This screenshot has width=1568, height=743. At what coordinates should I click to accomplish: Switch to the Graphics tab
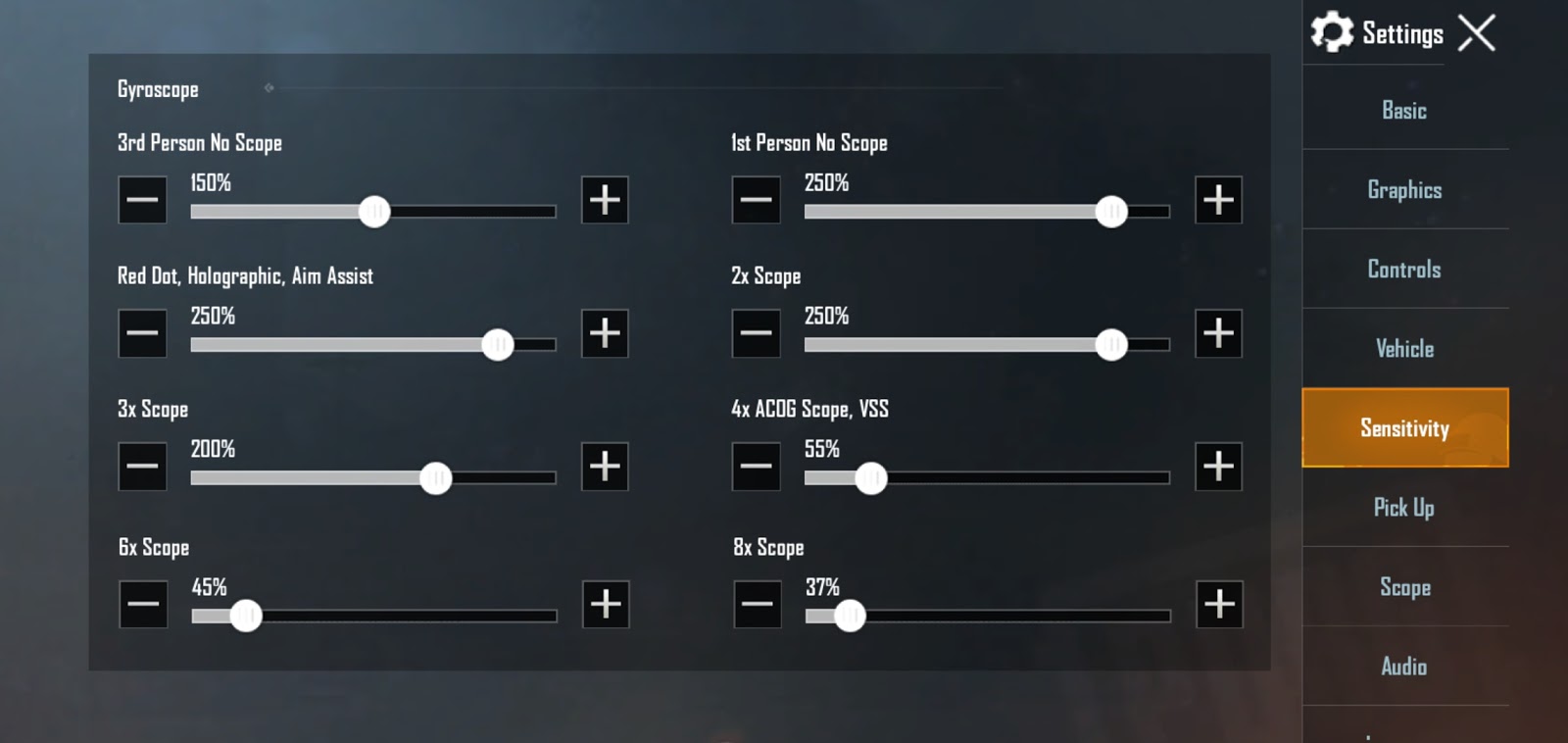1404,190
